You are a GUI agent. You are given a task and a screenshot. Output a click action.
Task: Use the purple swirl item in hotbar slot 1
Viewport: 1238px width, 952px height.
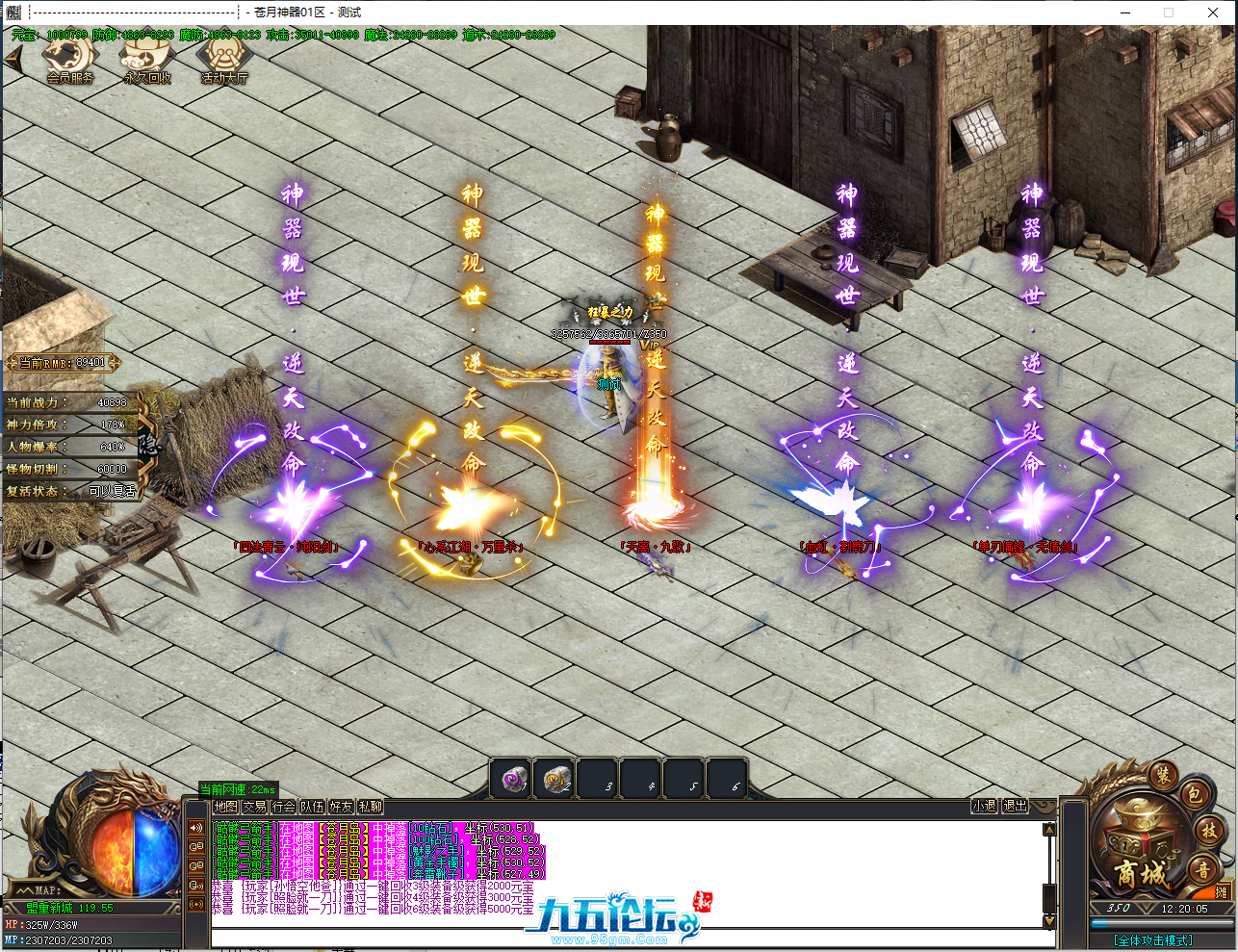[x=515, y=779]
